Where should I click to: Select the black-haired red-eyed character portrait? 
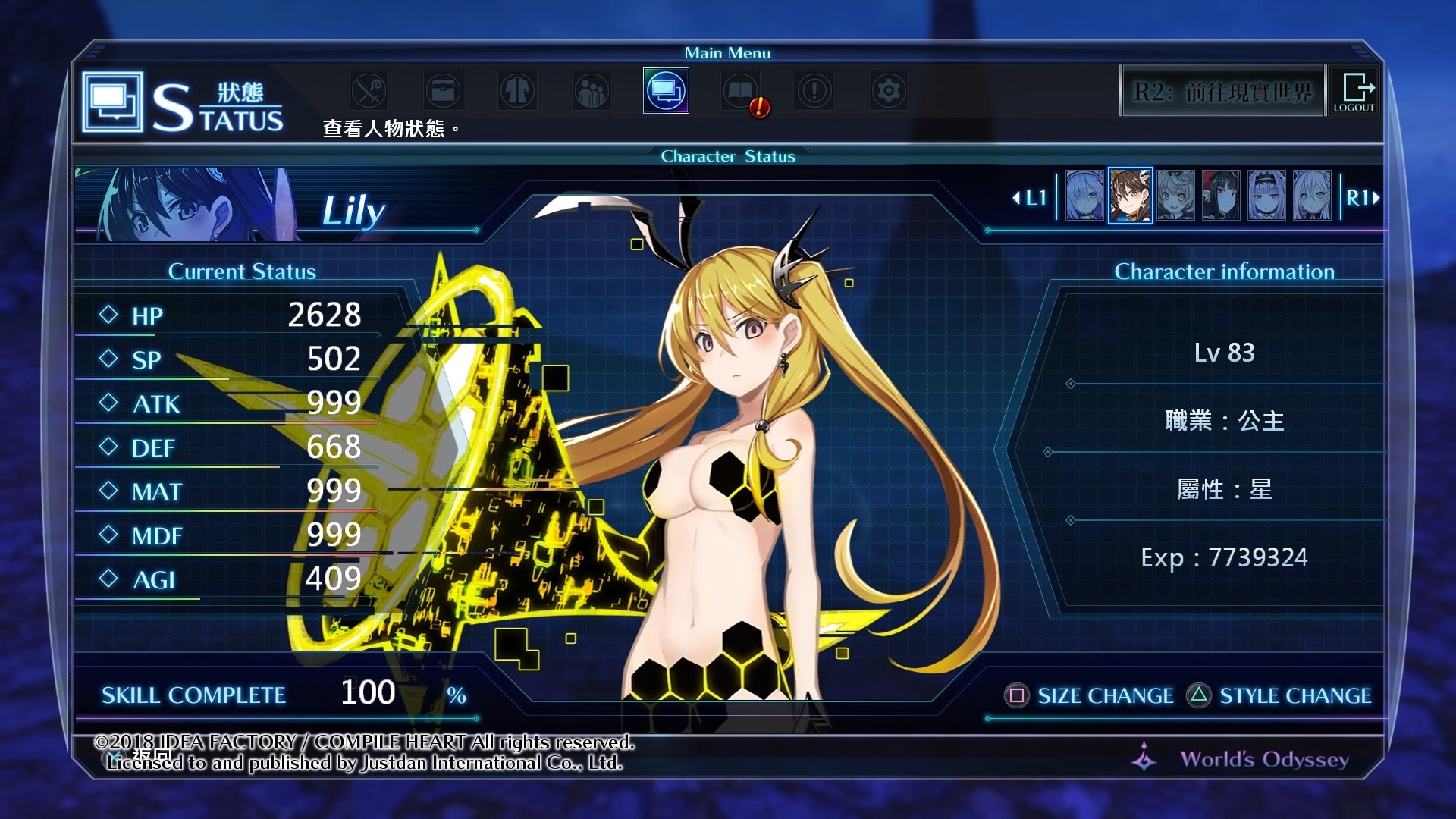tap(1221, 196)
